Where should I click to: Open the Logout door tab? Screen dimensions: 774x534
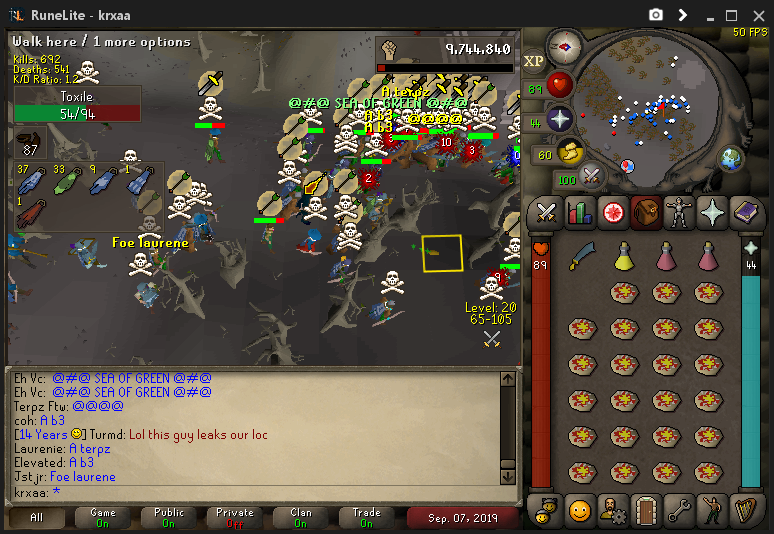point(646,510)
